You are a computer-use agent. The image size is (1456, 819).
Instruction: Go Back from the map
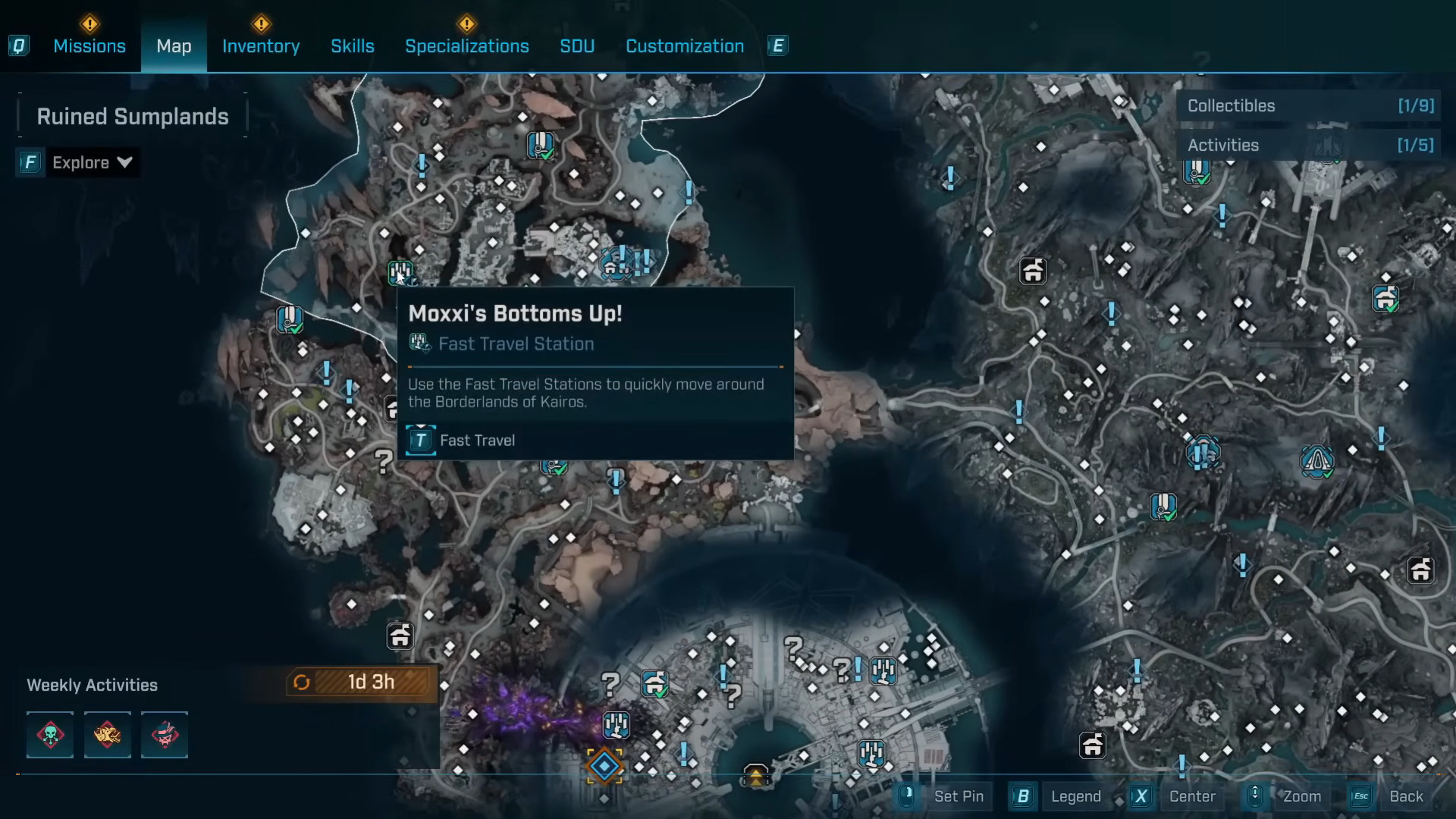click(x=1405, y=796)
